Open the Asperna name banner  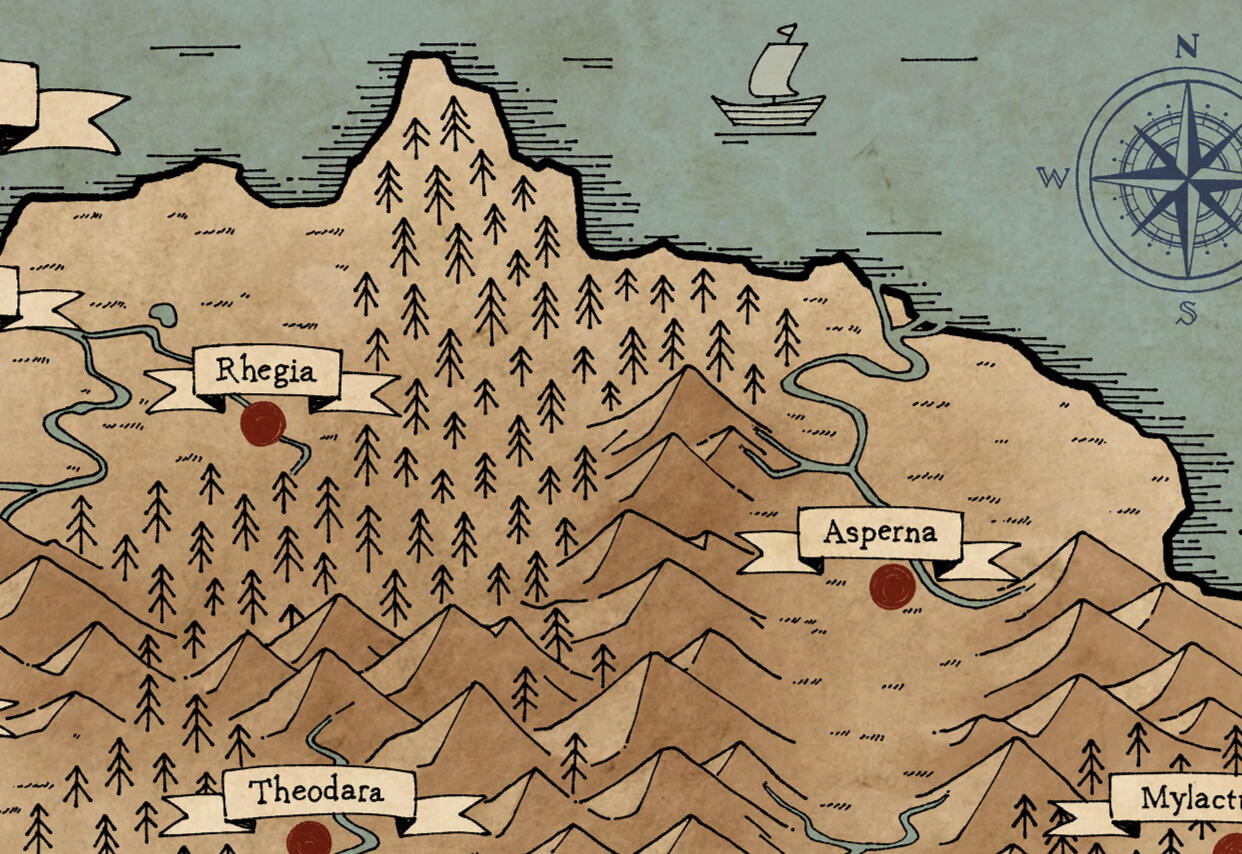pyautogui.click(x=880, y=534)
